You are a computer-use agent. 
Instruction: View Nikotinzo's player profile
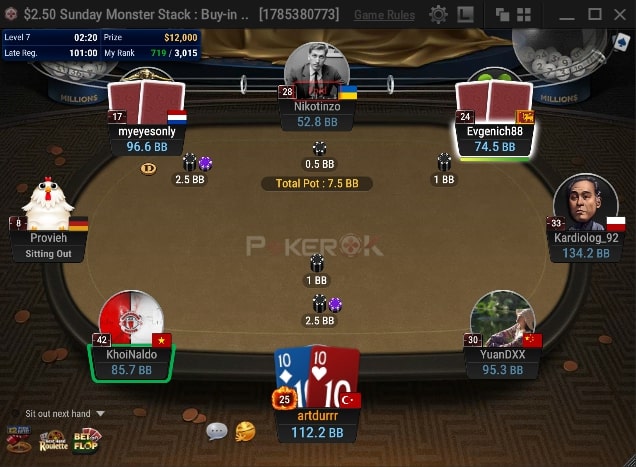(x=317, y=70)
